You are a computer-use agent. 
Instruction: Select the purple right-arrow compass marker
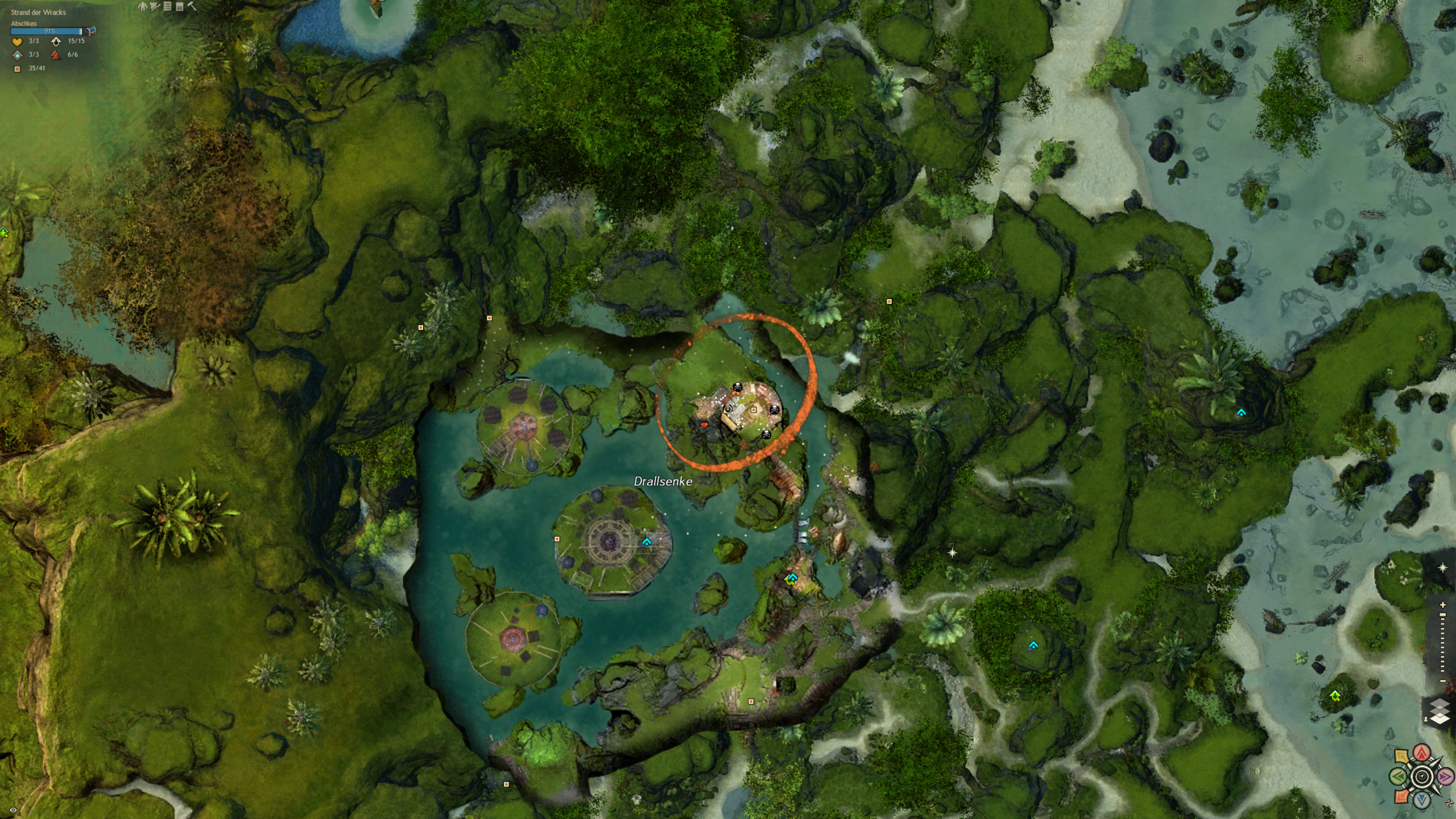[x=1445, y=776]
